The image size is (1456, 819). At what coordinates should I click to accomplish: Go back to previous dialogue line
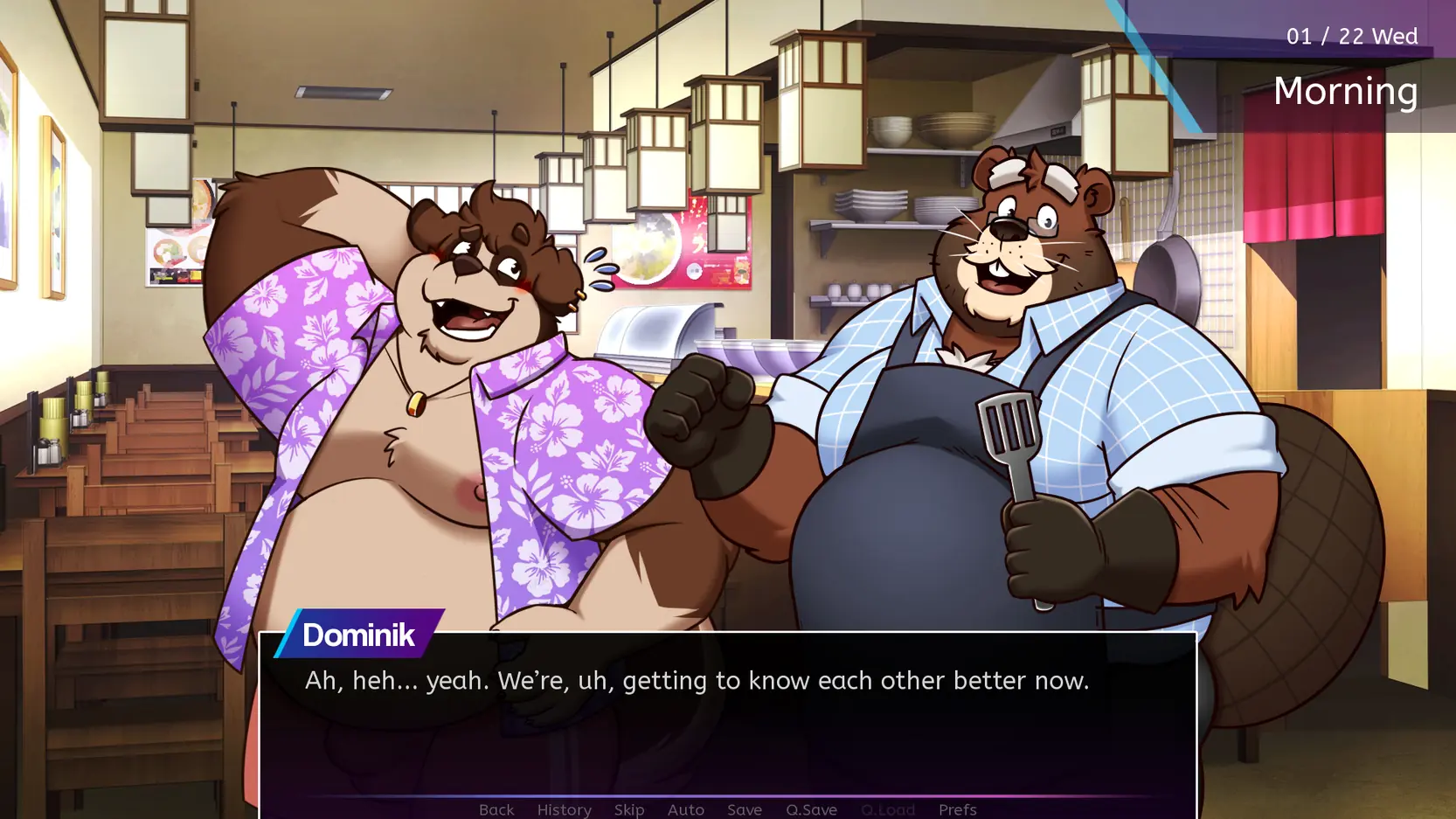[x=496, y=809]
